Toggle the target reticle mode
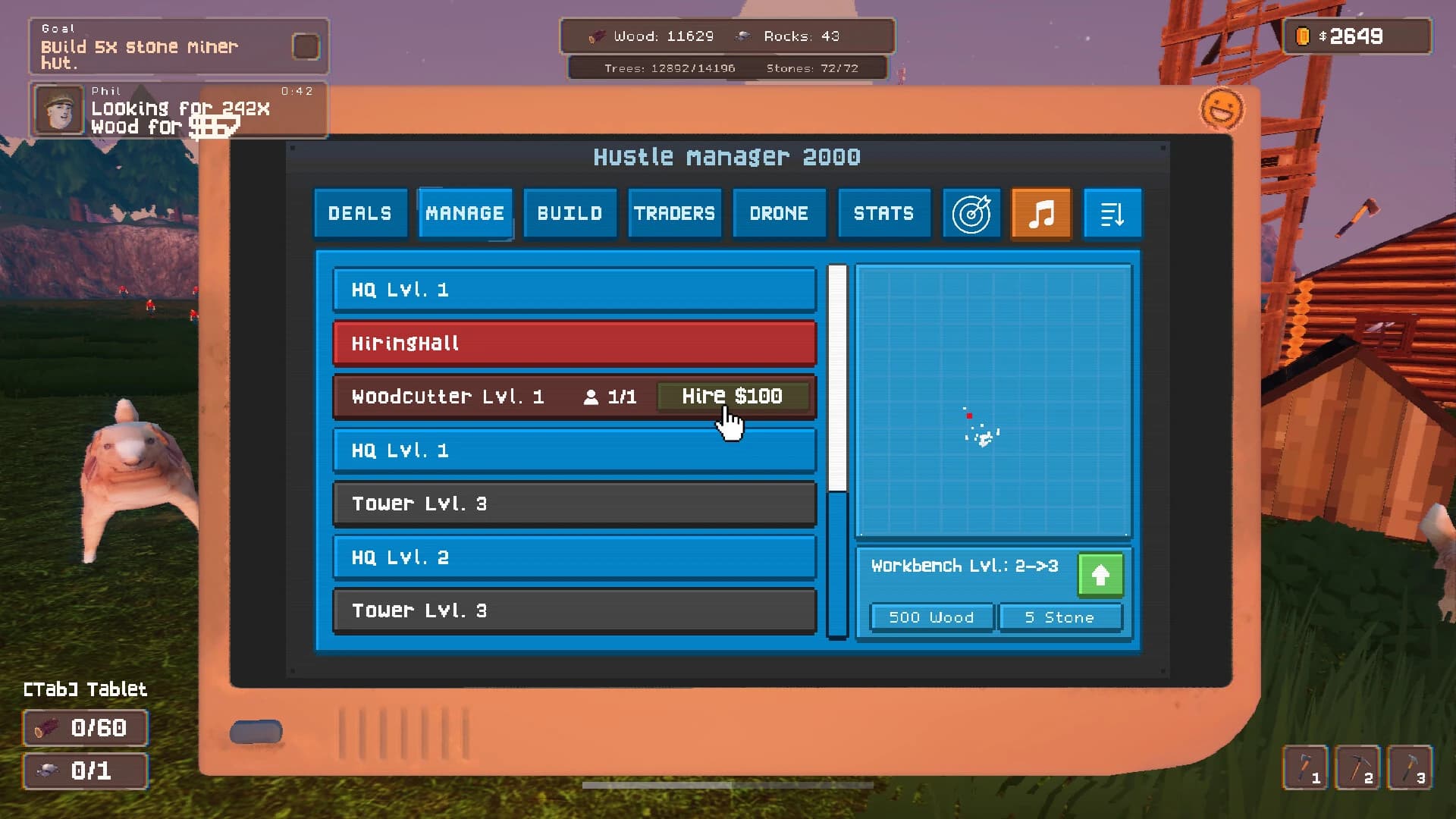This screenshot has height=819, width=1456. (x=971, y=214)
